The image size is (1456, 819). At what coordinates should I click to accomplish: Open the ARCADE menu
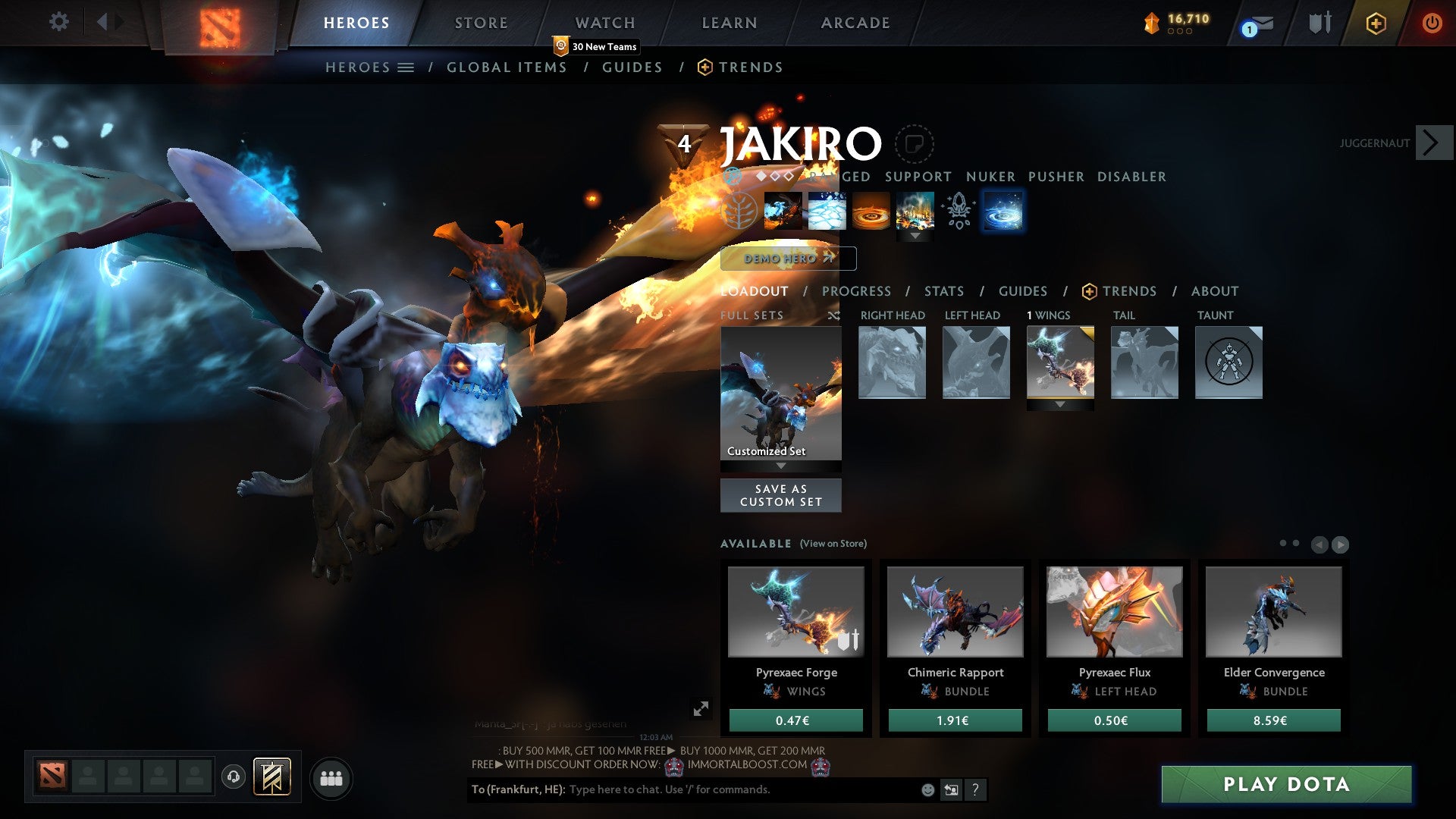coord(855,23)
